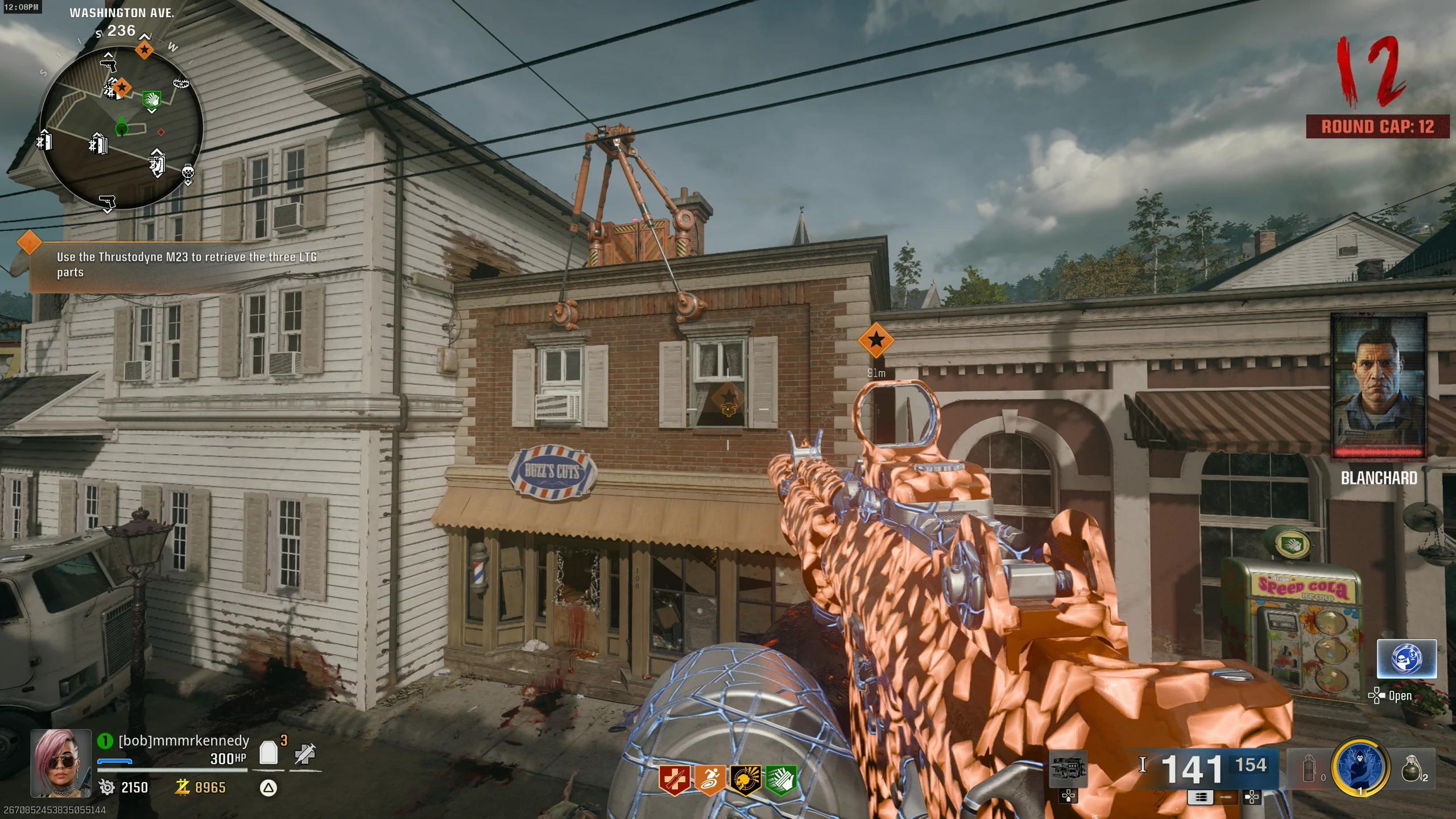Screen dimensions: 1456x819
Task: Activate the Aether Shroud field upgrade
Action: pyautogui.click(x=1359, y=768)
